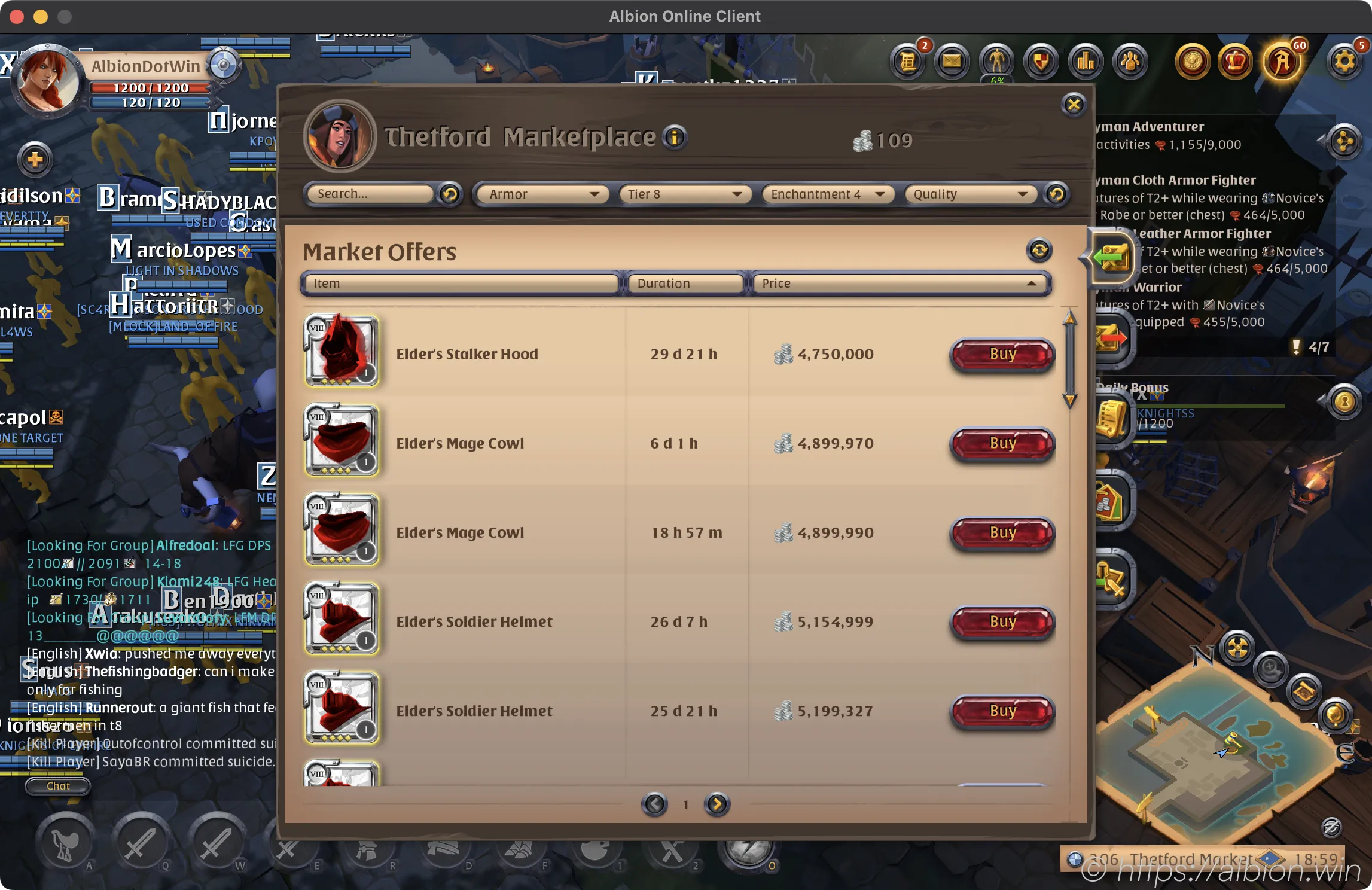Screen dimensions: 1372x890
Task: Click the marketplace Search field
Action: tap(370, 194)
